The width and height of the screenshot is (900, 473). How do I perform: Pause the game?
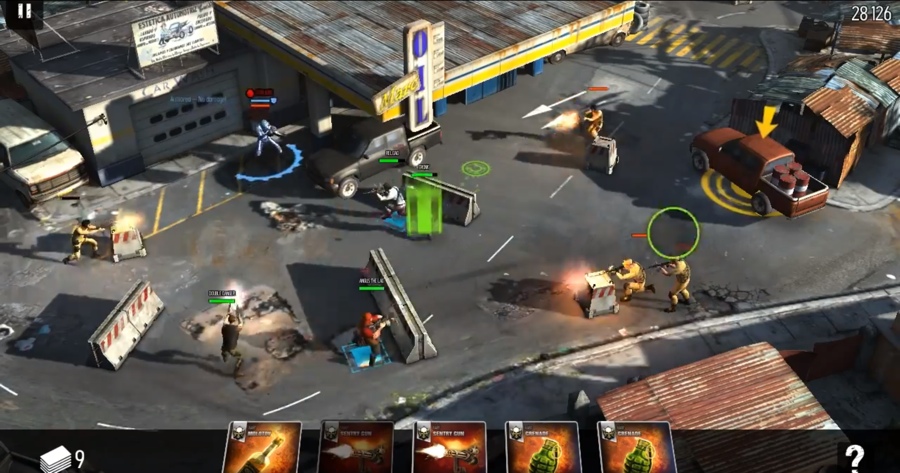(x=24, y=12)
